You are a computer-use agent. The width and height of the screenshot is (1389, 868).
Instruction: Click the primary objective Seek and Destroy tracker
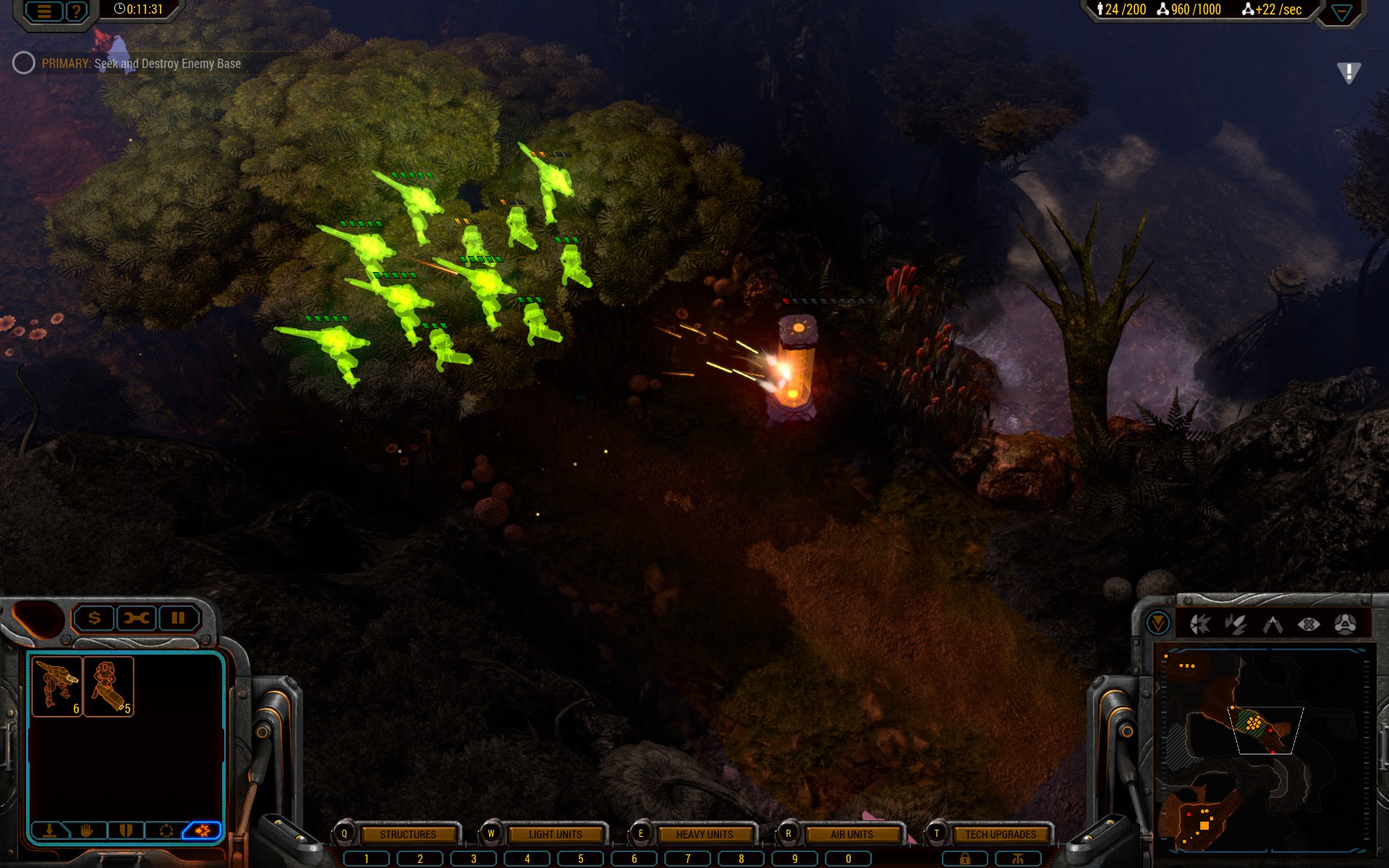click(x=141, y=64)
